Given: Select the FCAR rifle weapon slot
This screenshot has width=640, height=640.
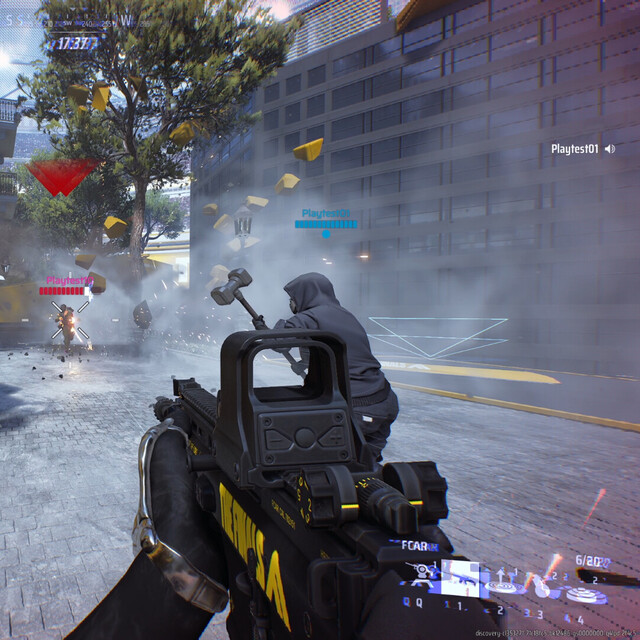Looking at the screenshot, I should (x=461, y=577).
